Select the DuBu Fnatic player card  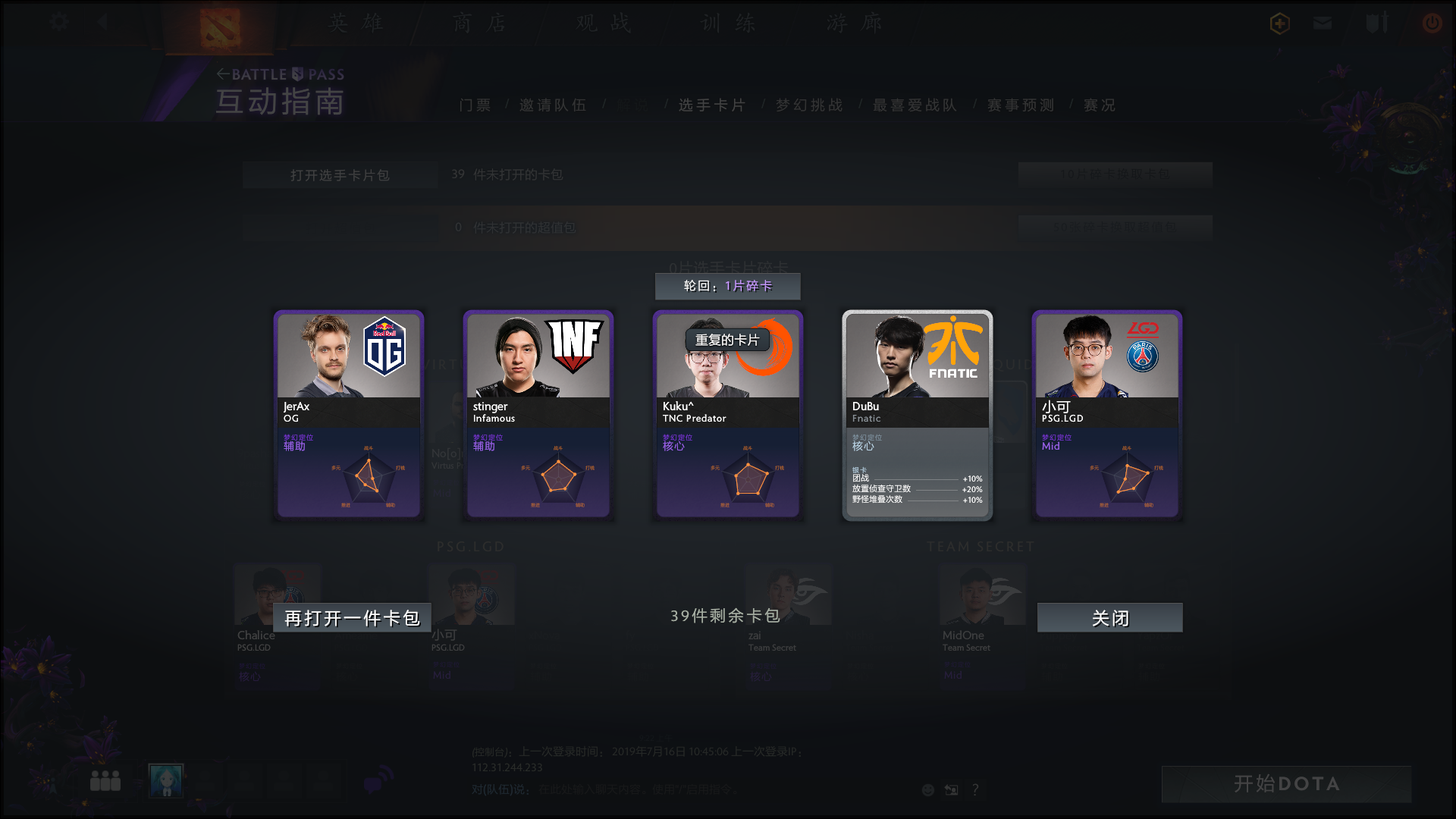(x=917, y=416)
